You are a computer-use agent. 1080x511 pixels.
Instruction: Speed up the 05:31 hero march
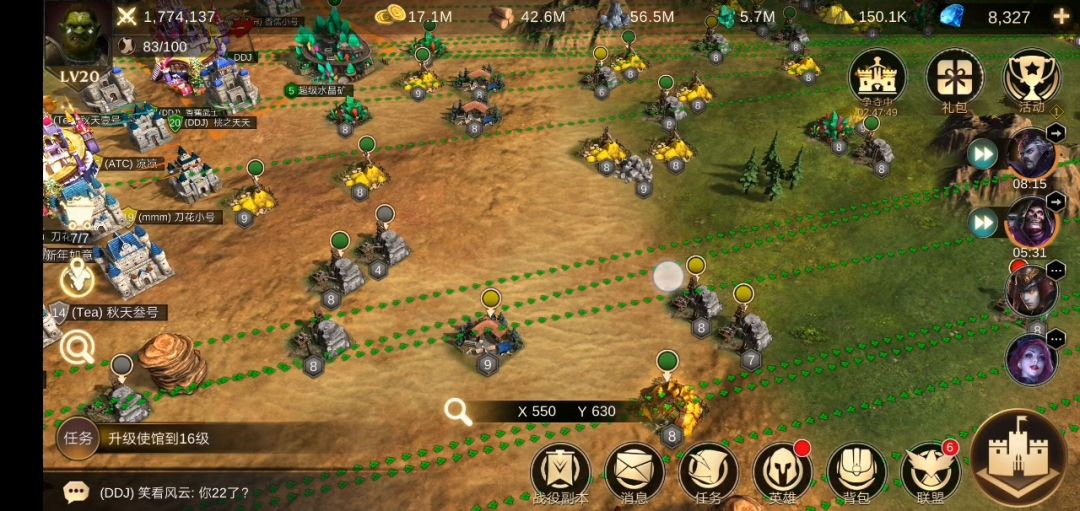pyautogui.click(x=982, y=222)
